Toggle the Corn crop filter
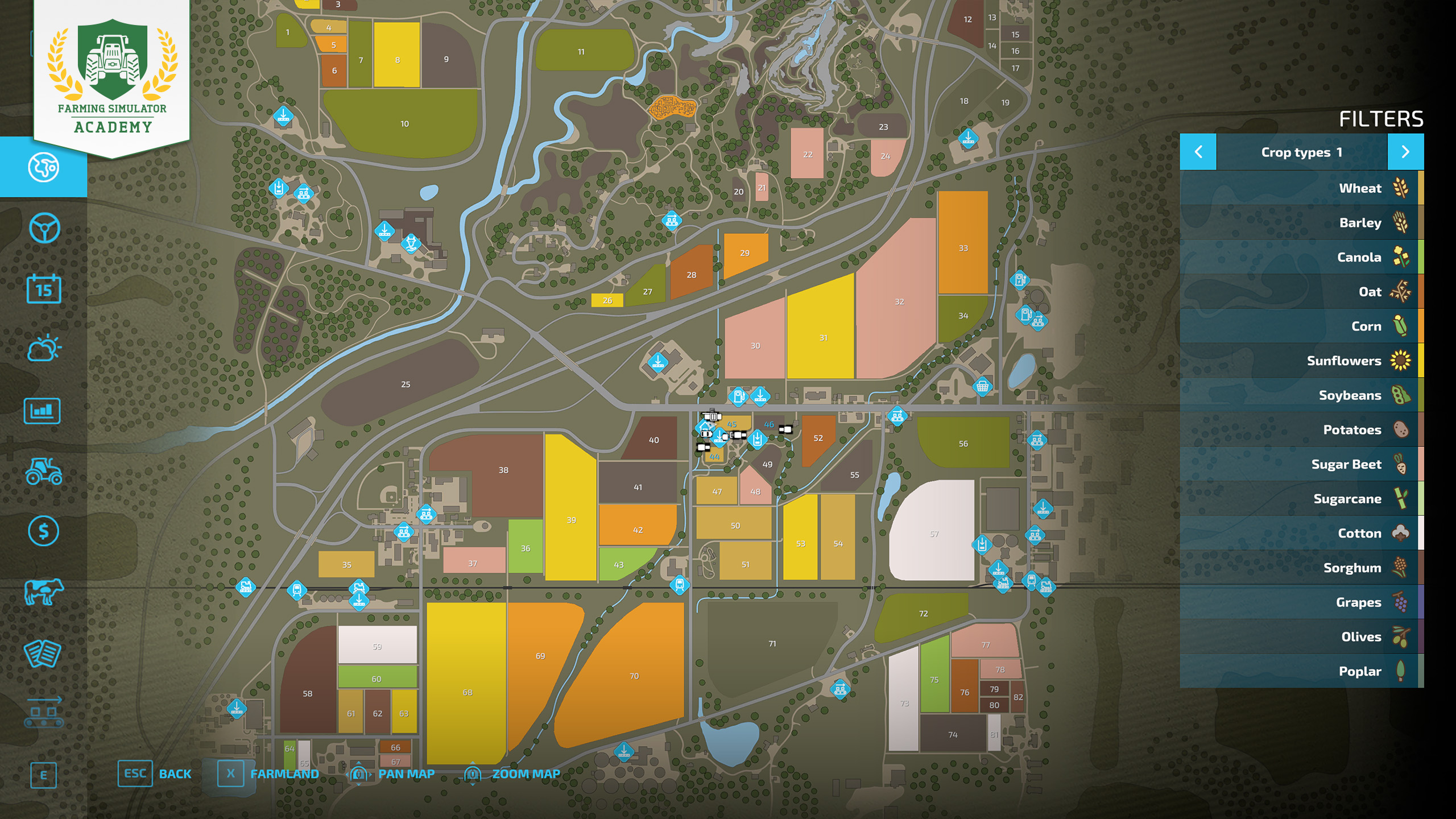Viewport: 1456px width, 819px height. [x=1301, y=326]
